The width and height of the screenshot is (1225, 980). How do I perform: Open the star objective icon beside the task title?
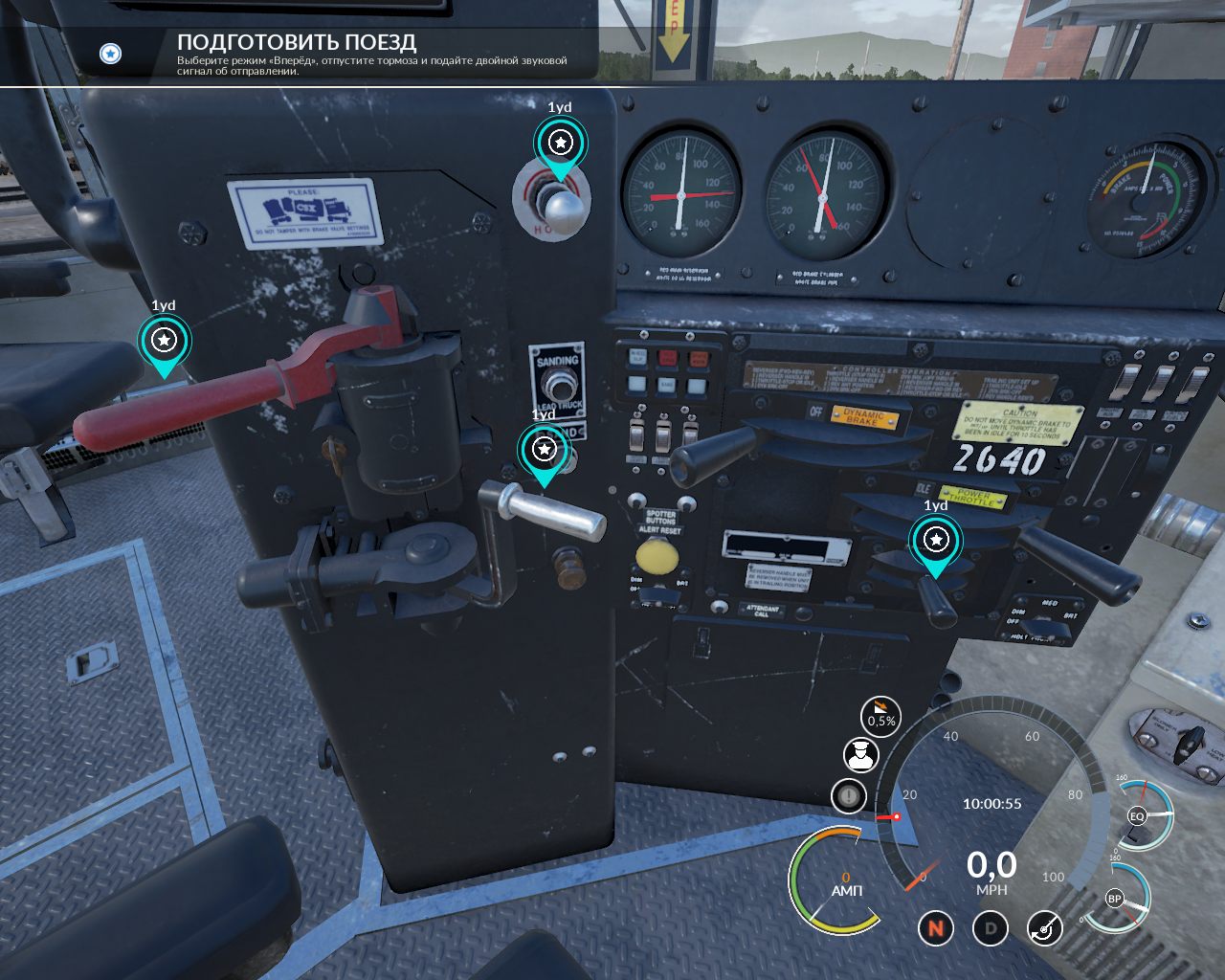[111, 54]
